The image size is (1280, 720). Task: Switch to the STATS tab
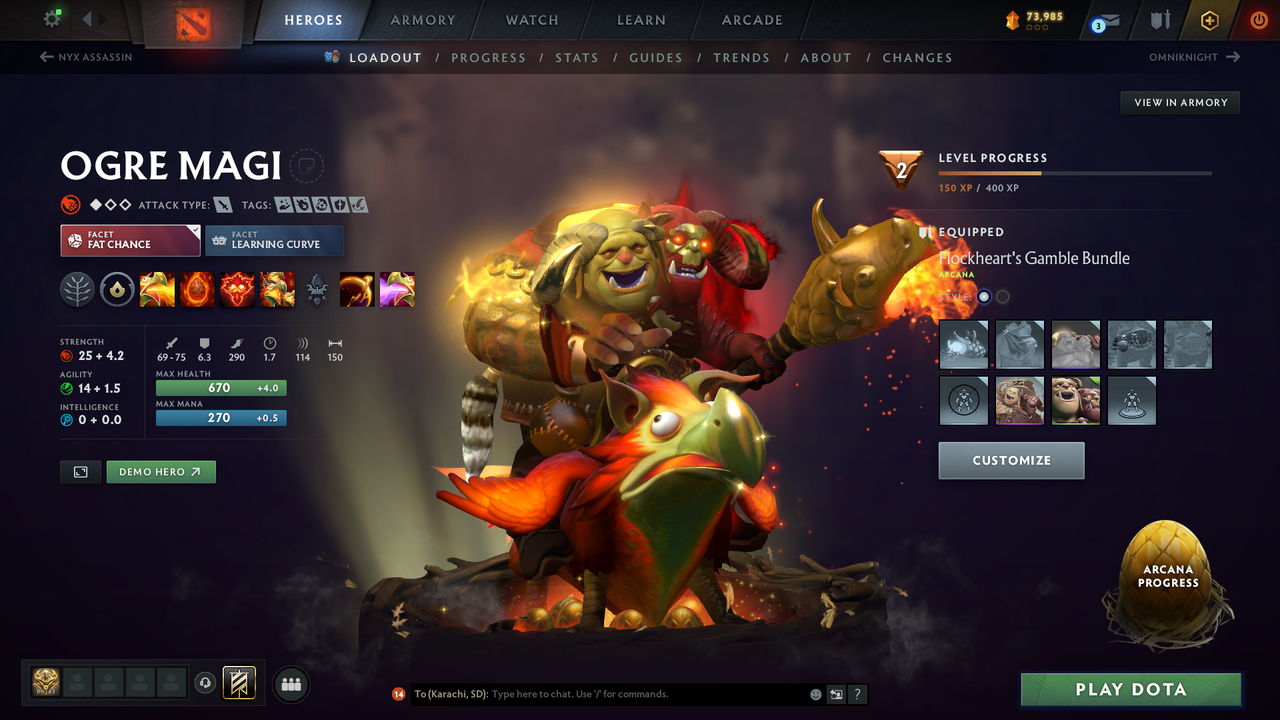click(x=577, y=57)
